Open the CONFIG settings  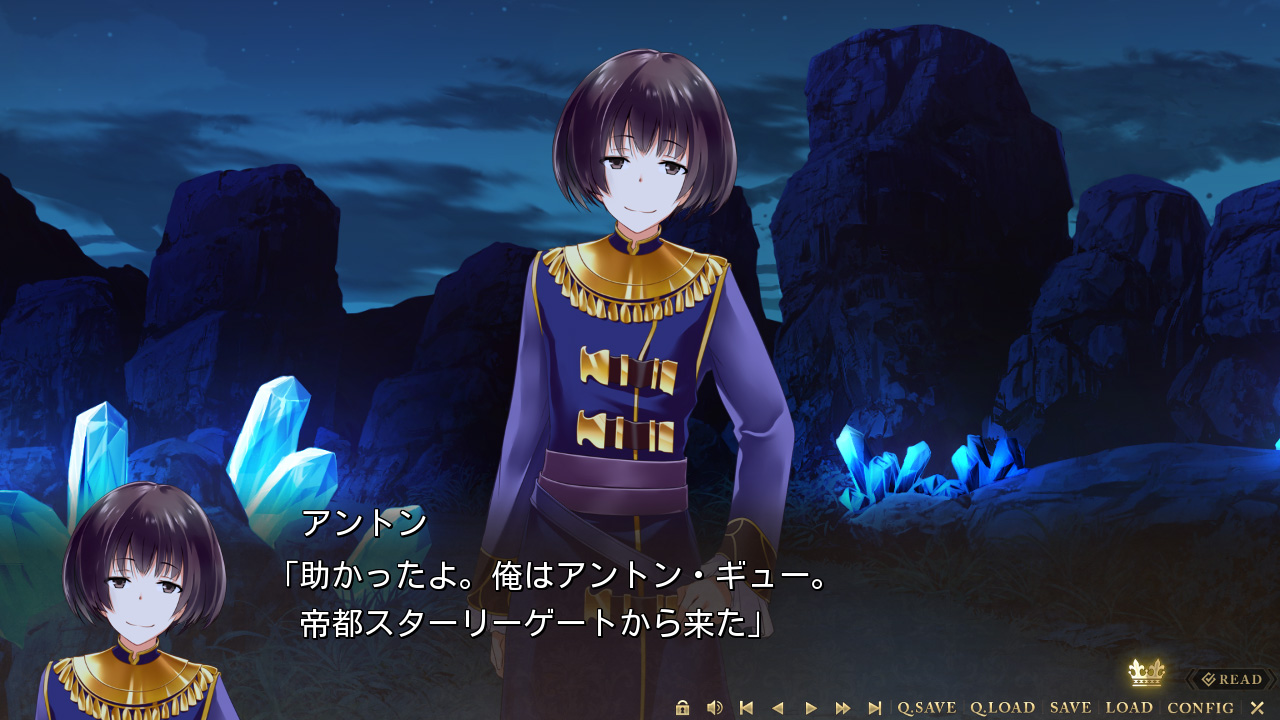[1200, 708]
